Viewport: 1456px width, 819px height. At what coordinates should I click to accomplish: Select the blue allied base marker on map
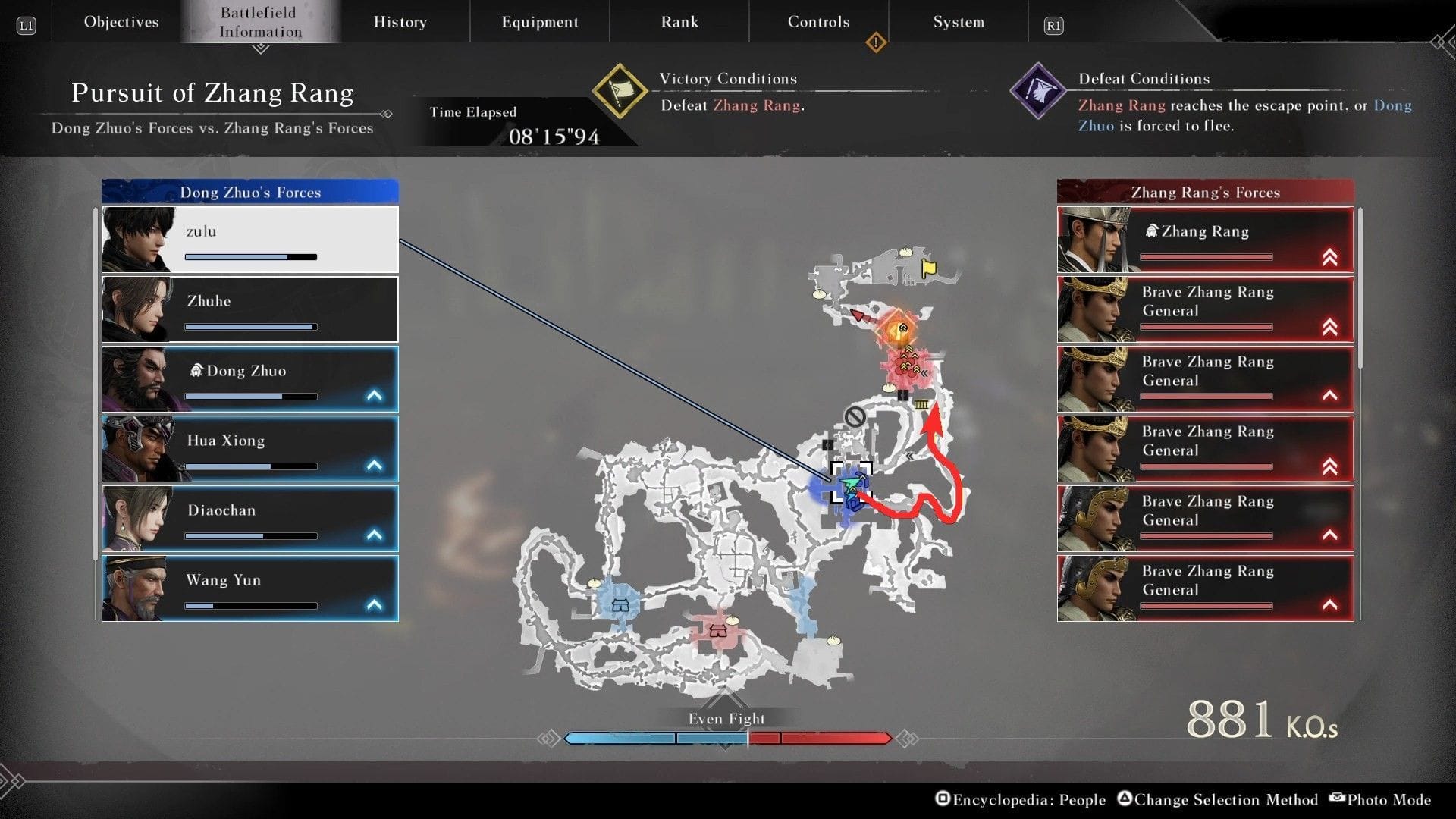tap(620, 605)
